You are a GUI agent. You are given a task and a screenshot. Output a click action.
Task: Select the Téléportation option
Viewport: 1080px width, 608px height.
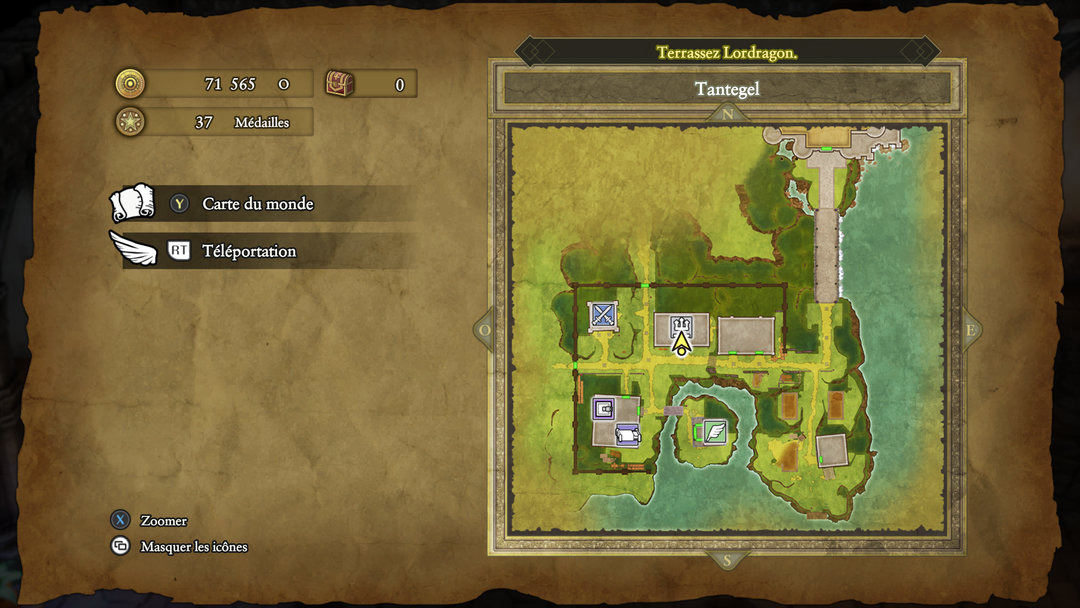(249, 251)
